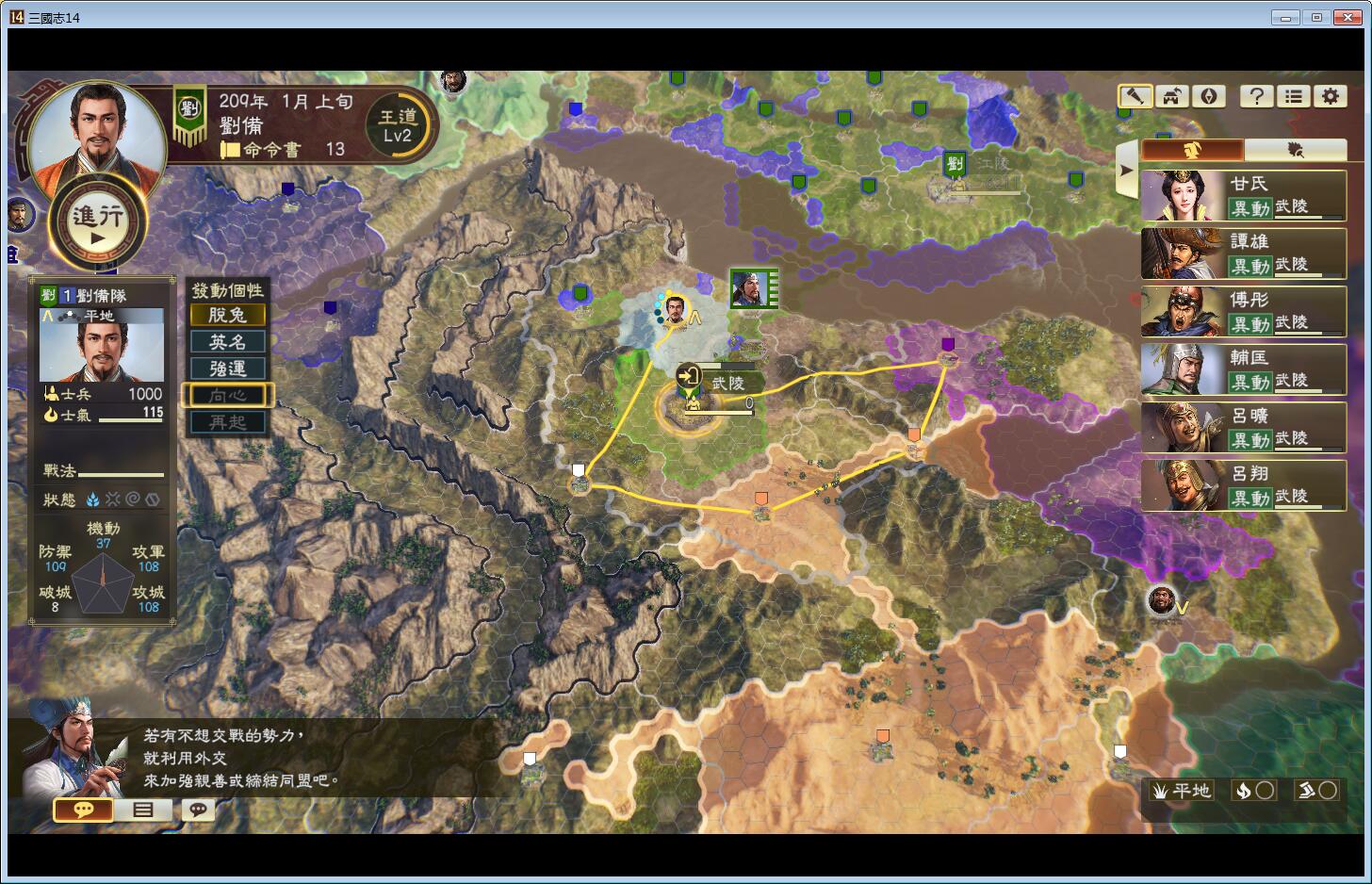This screenshot has width=1372, height=884.
Task: Activate the telescope view icon
Action: click(1135, 96)
